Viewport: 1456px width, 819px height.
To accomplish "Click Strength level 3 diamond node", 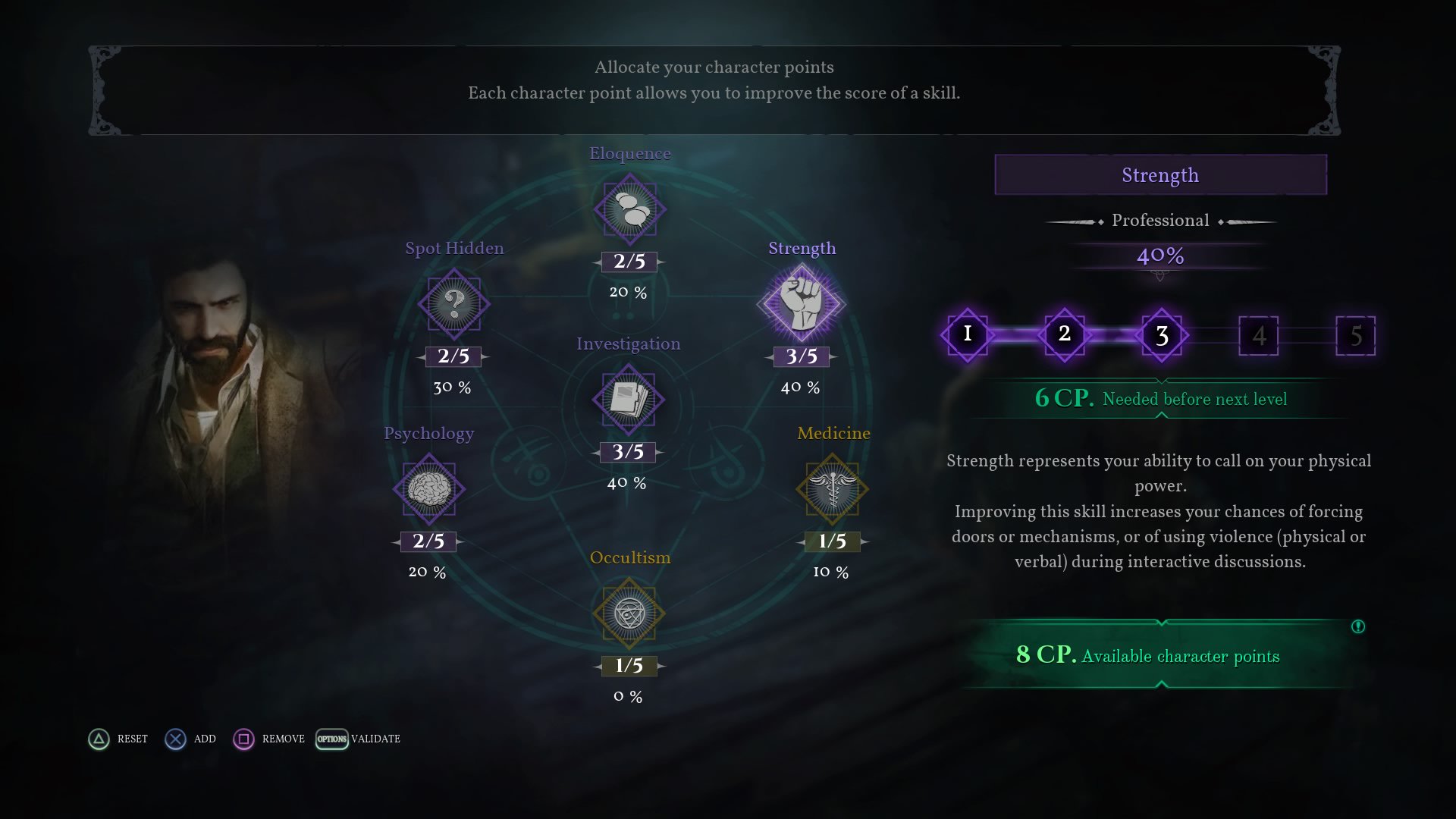I will coord(1162,334).
